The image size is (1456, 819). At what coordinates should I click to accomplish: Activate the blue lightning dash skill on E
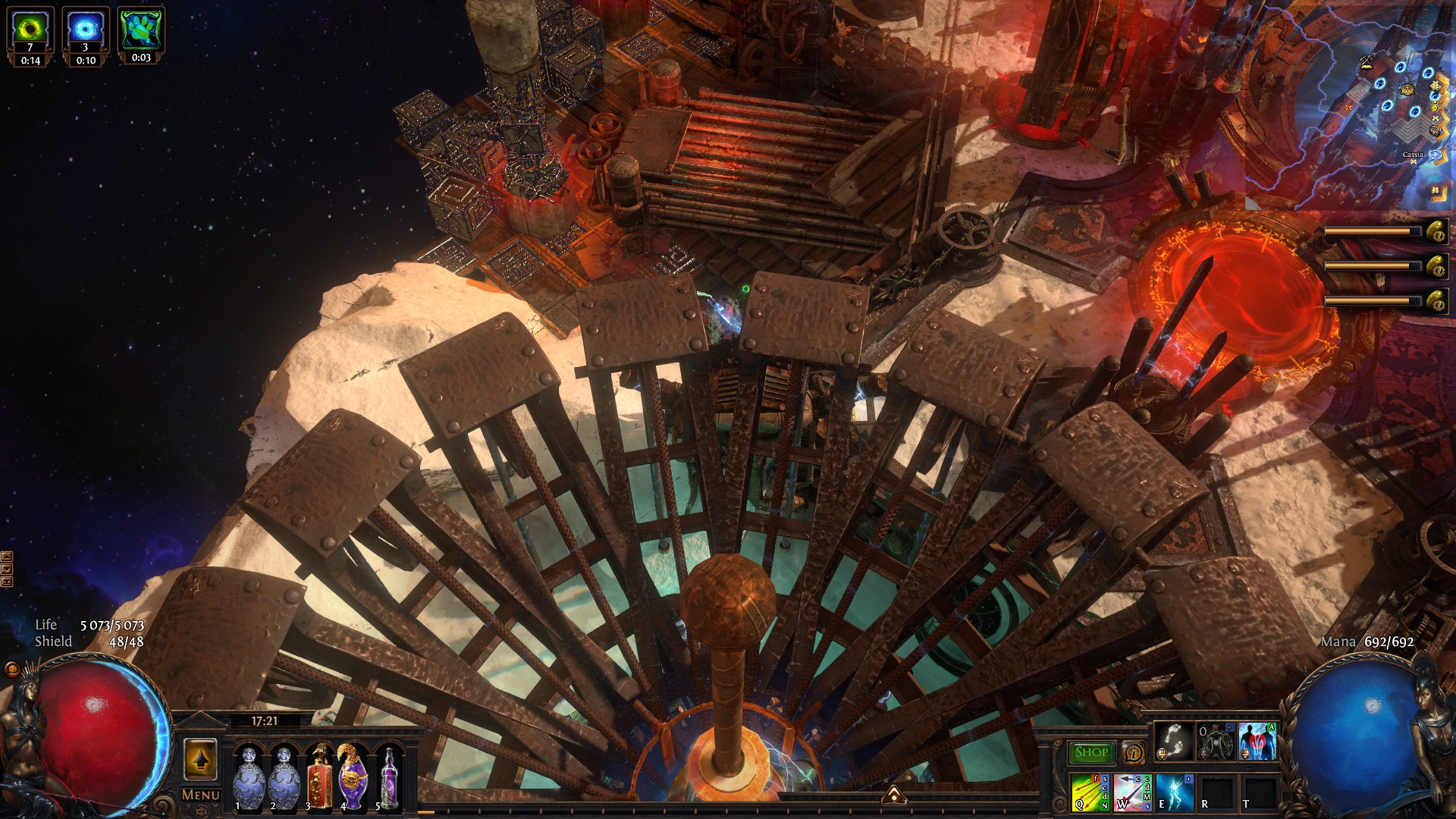1174,792
